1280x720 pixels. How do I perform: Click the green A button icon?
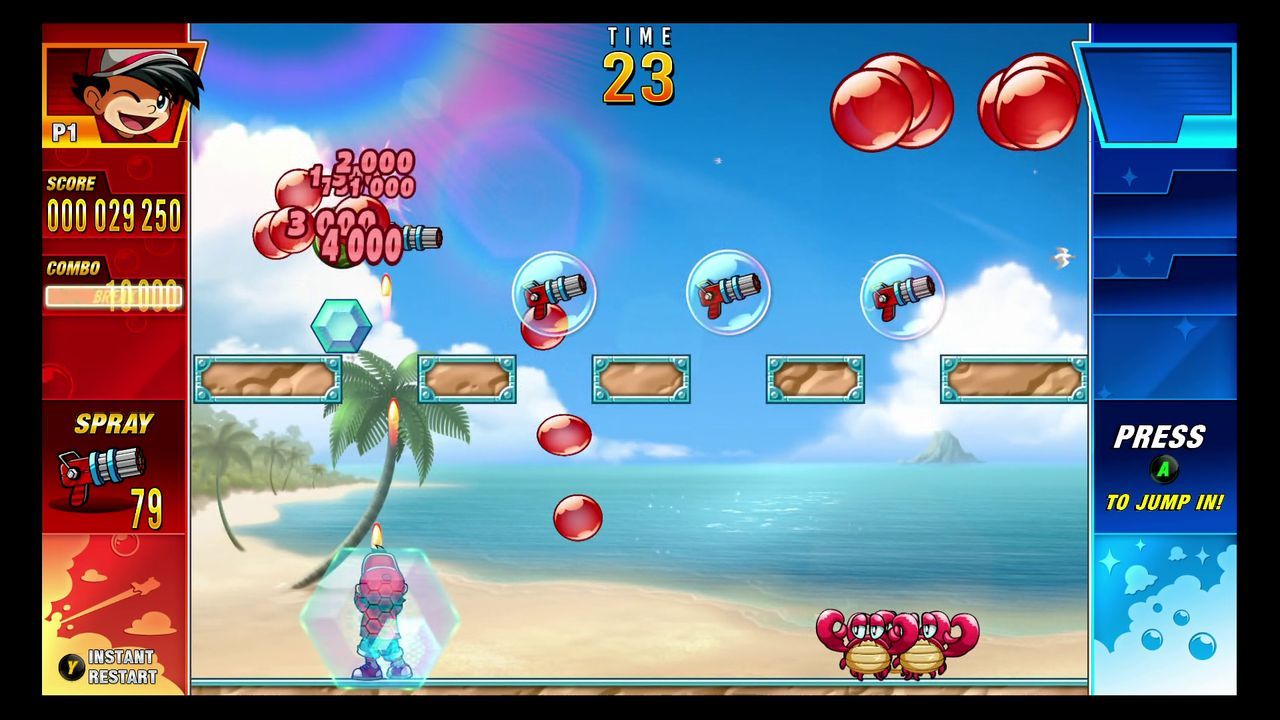[1163, 467]
